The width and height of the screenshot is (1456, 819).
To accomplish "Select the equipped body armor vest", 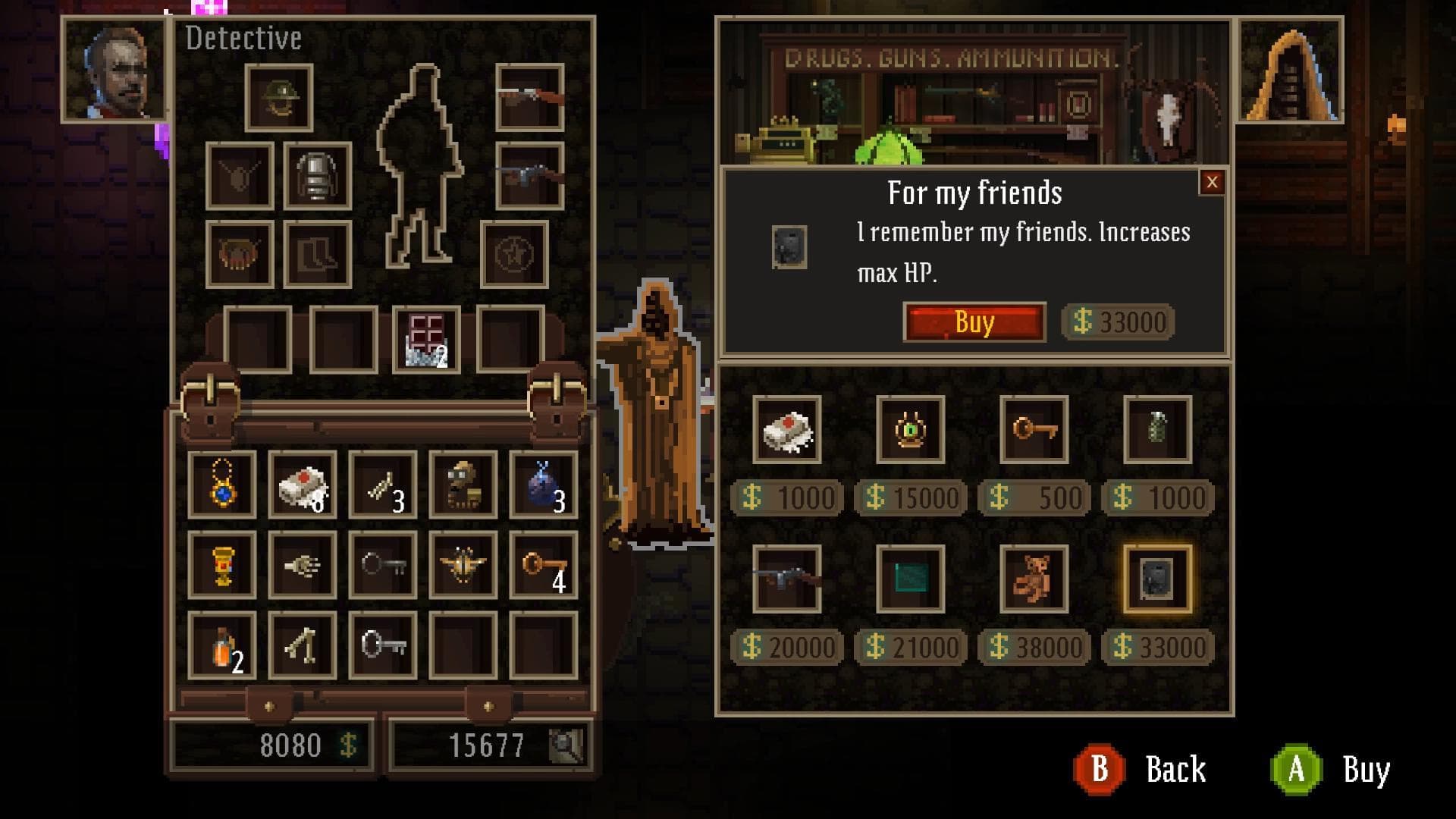I will (x=317, y=176).
